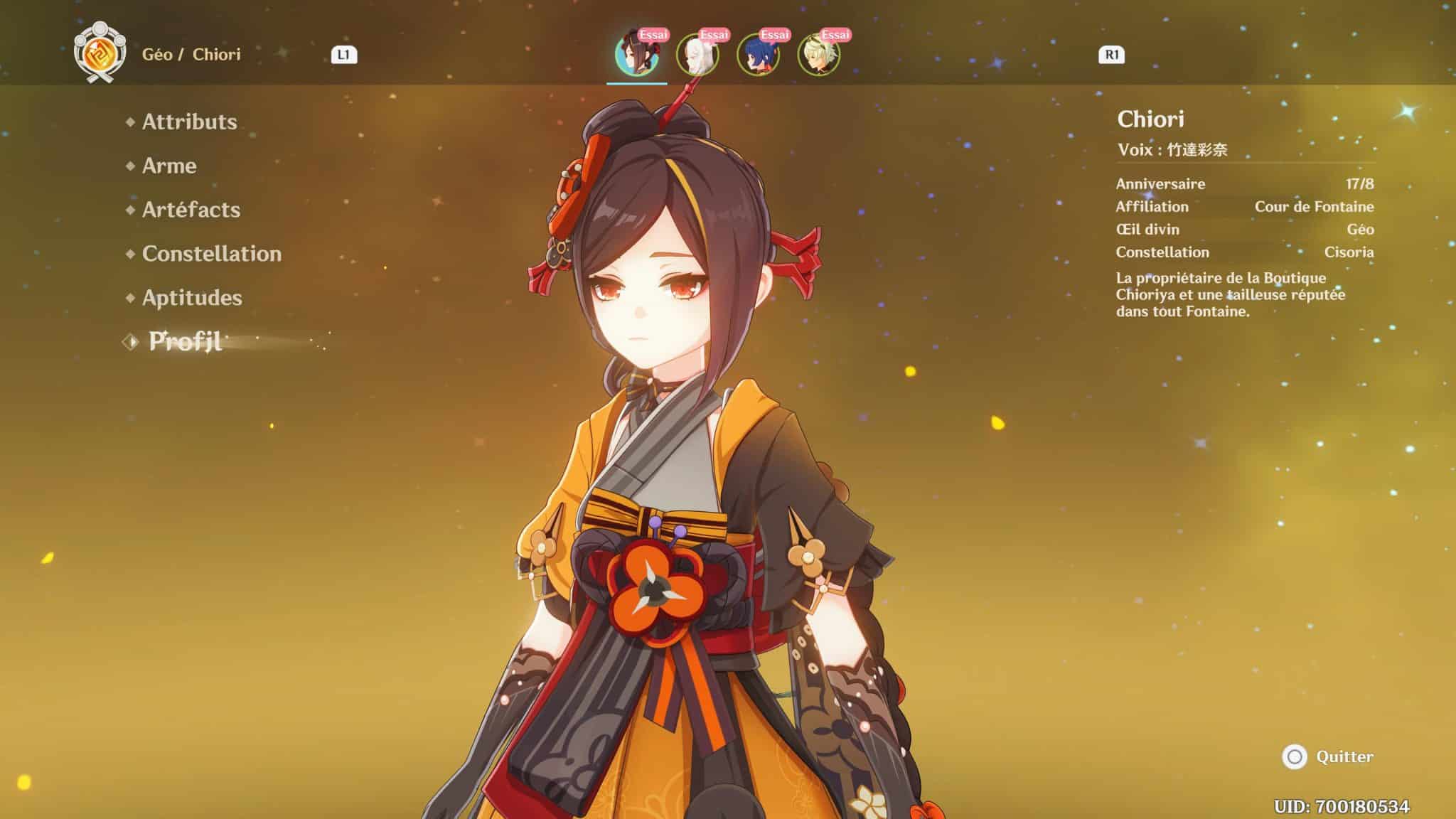Open the Artéfacts section

coord(191,210)
